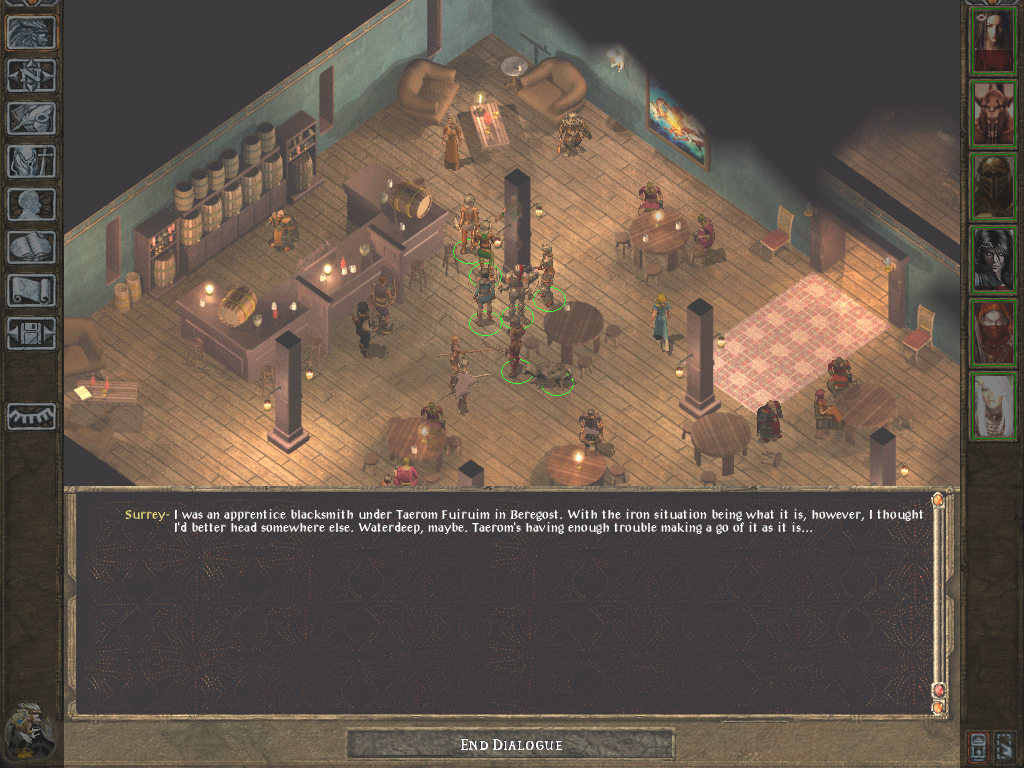Open the area map with the compass icon

pyautogui.click(x=31, y=76)
